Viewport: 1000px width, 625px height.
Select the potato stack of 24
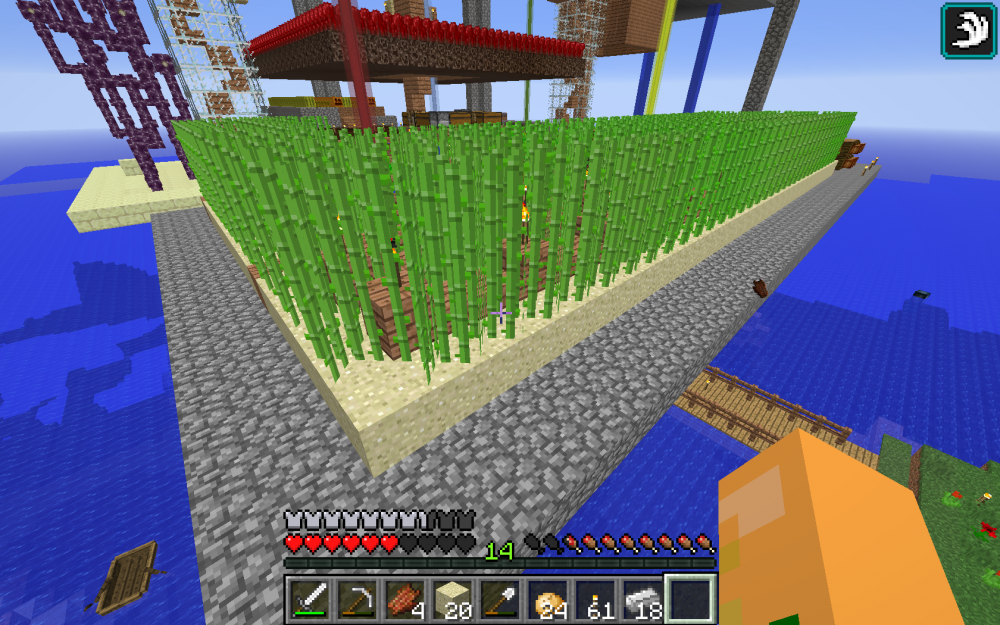(x=547, y=600)
